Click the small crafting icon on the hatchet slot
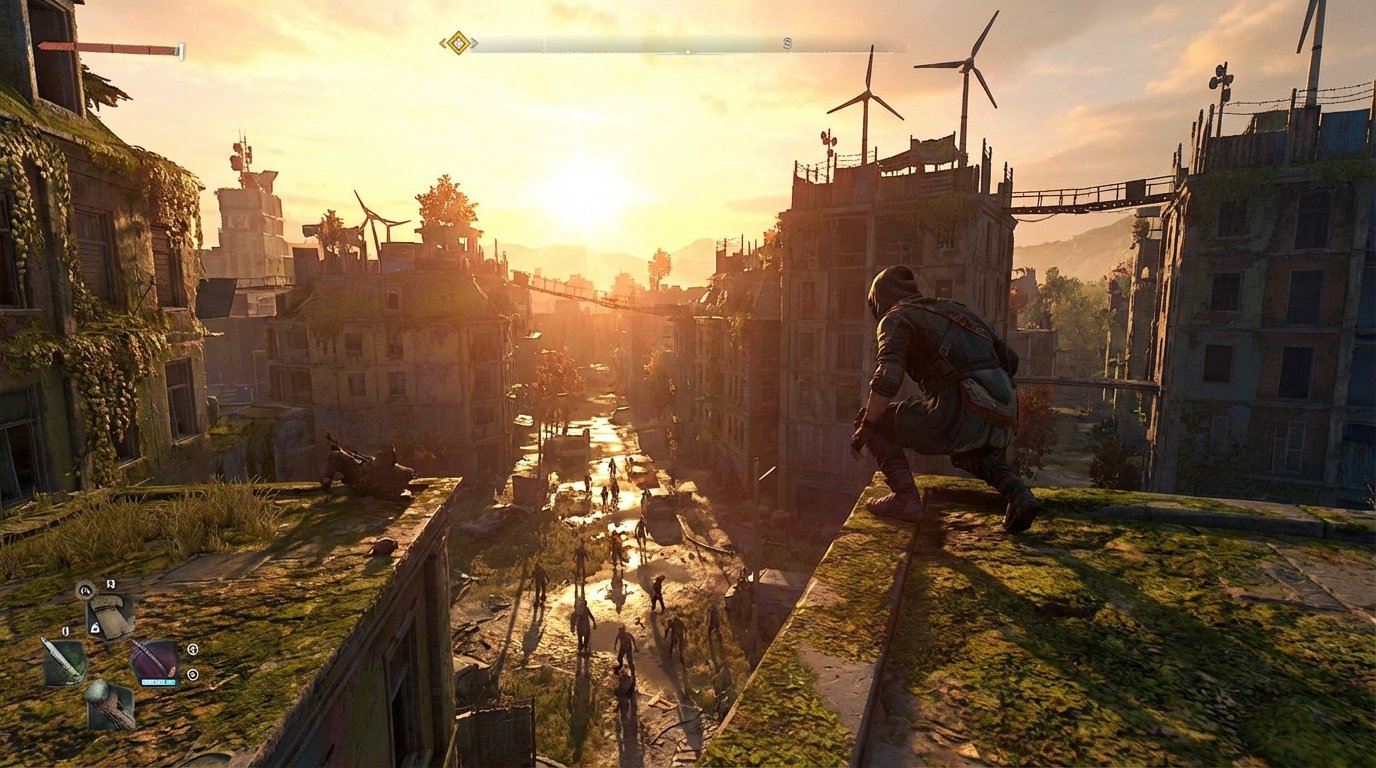This screenshot has height=768, width=1376. (96, 628)
